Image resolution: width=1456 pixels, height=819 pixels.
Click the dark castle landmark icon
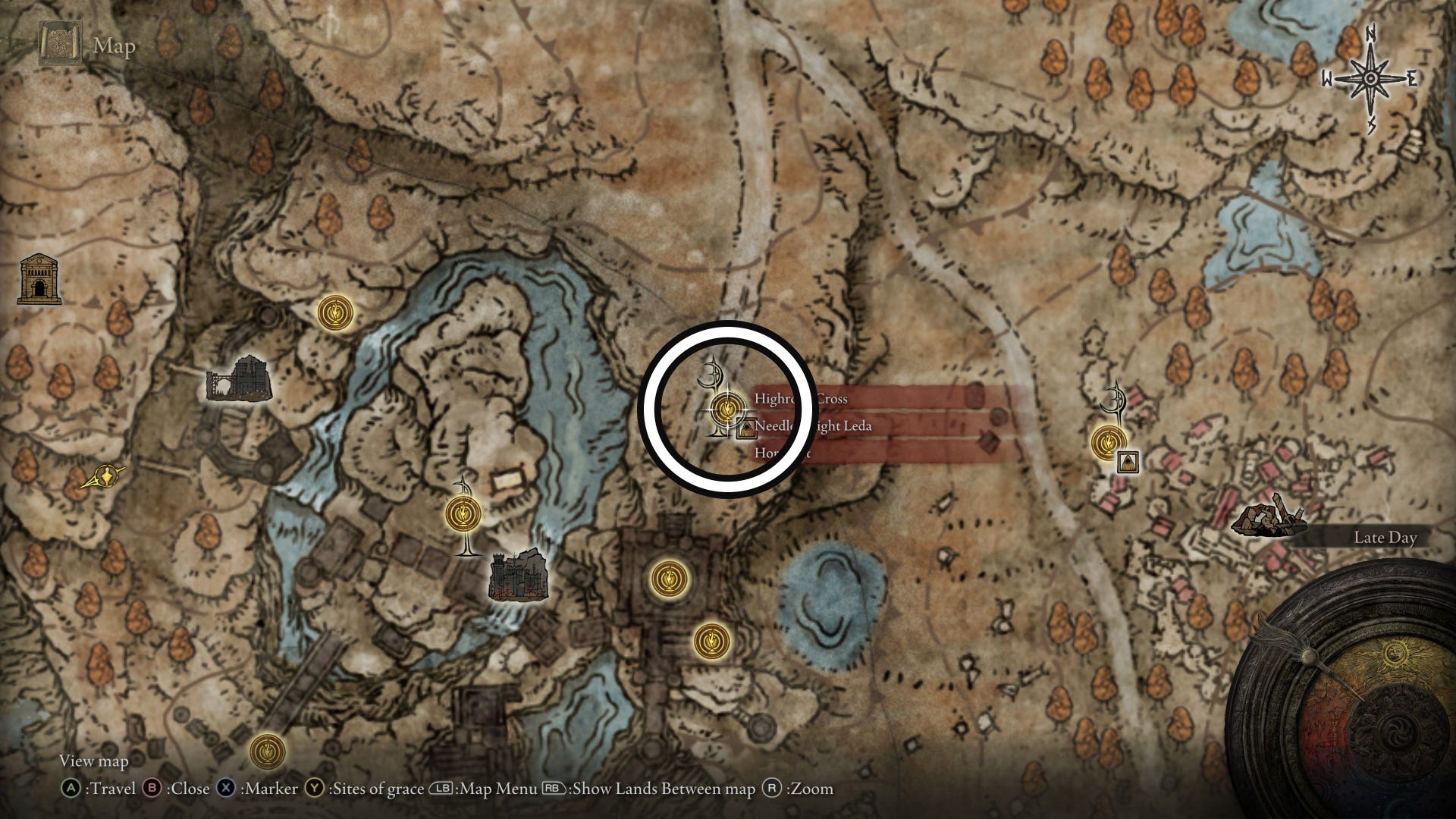pyautogui.click(x=519, y=576)
